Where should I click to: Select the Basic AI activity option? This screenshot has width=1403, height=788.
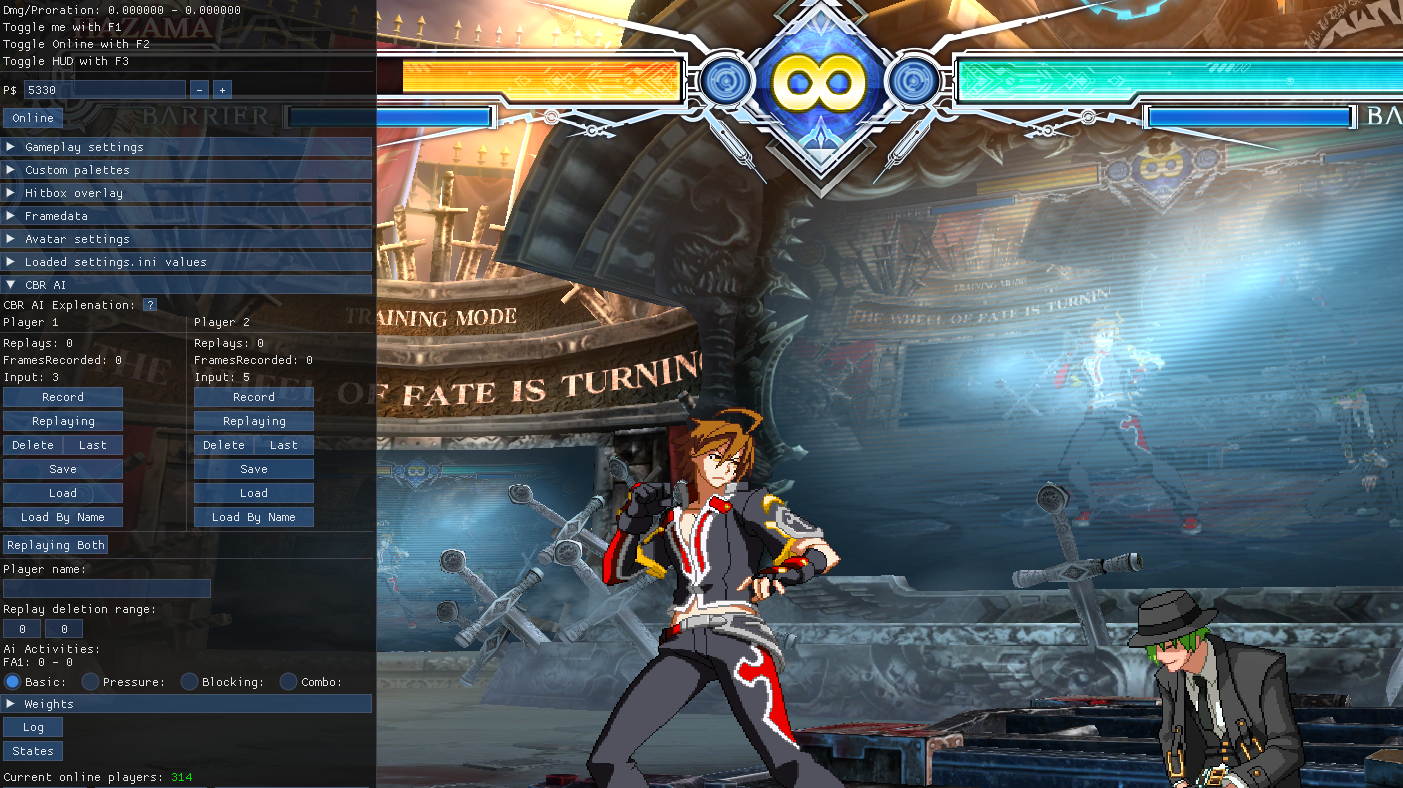pos(12,682)
